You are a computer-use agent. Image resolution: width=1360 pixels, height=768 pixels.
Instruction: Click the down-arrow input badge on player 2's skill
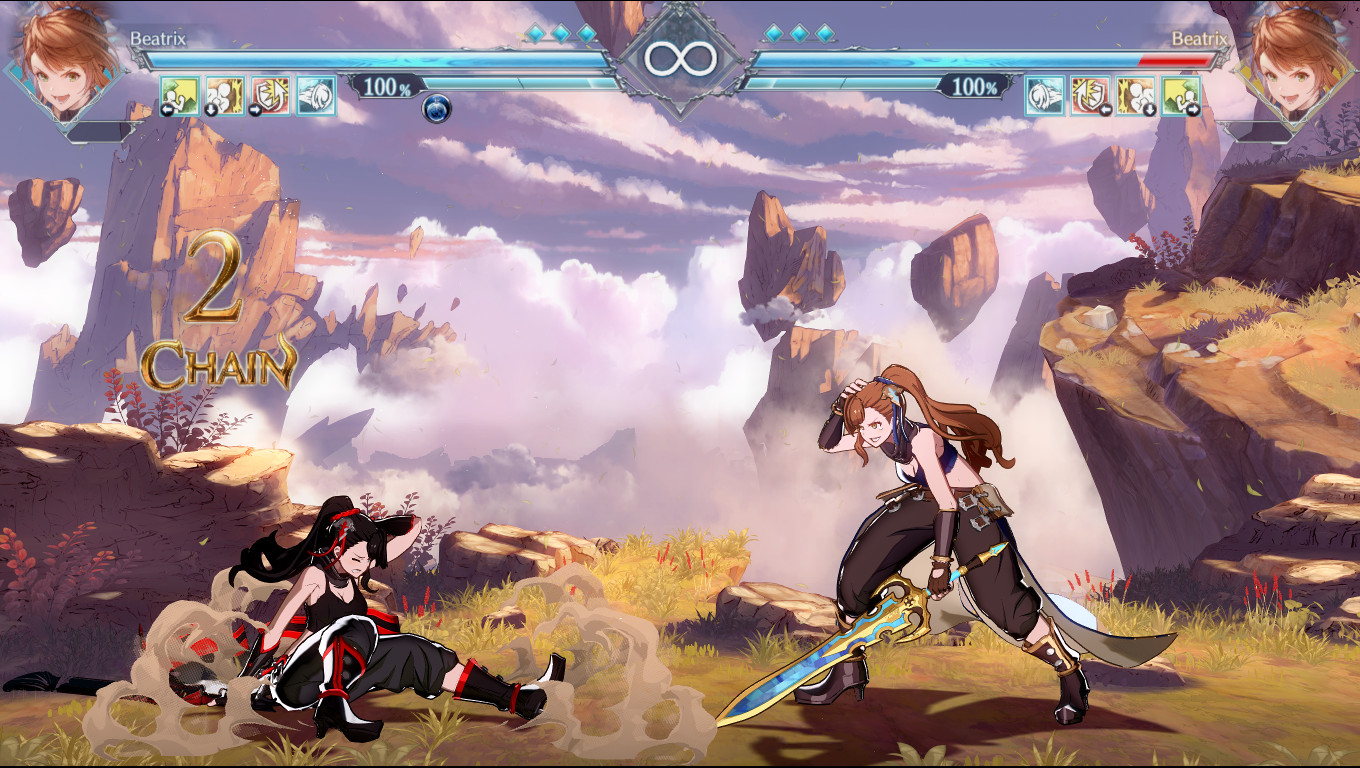pyautogui.click(x=1150, y=109)
